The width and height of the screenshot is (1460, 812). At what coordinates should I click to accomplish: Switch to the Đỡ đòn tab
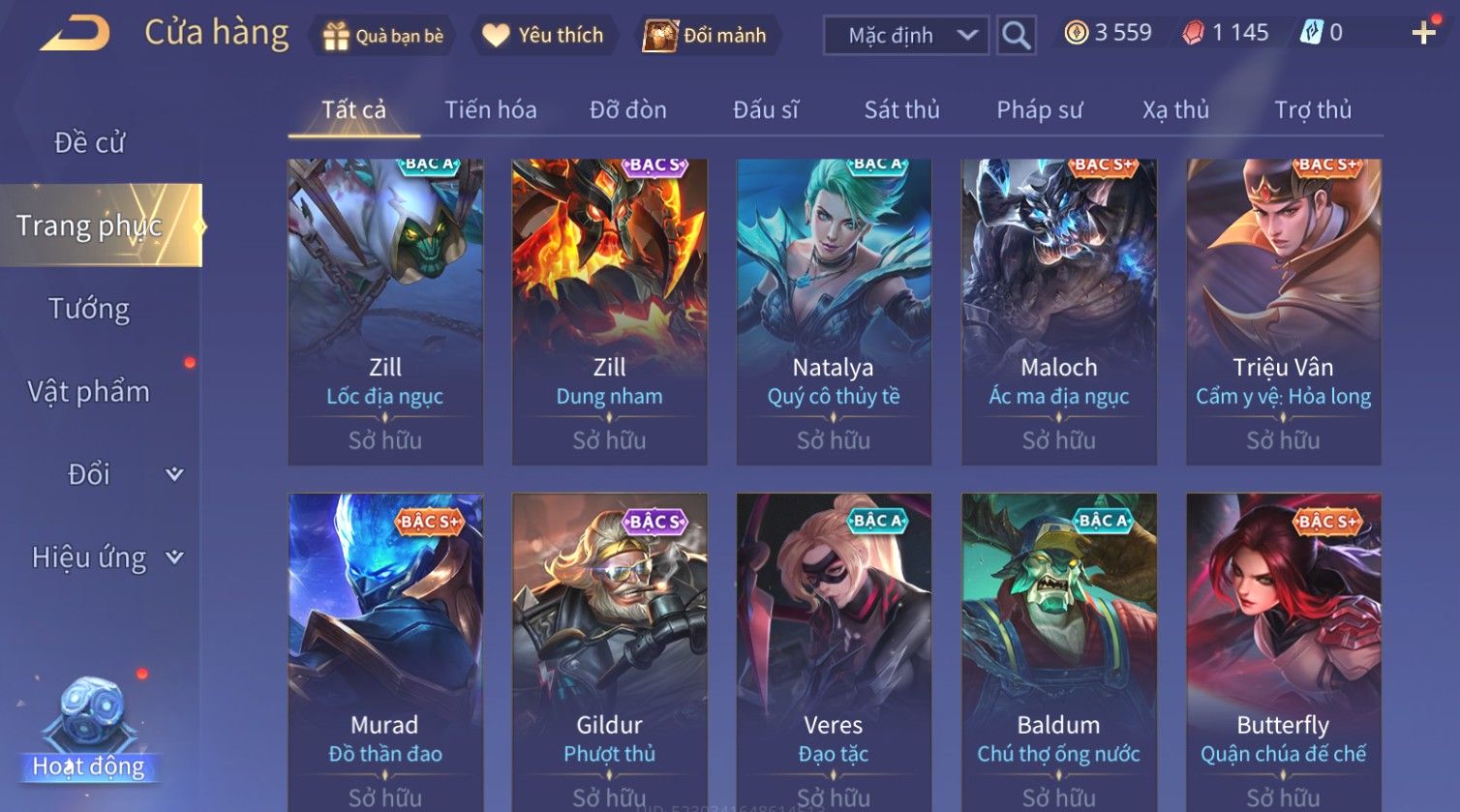(x=627, y=110)
